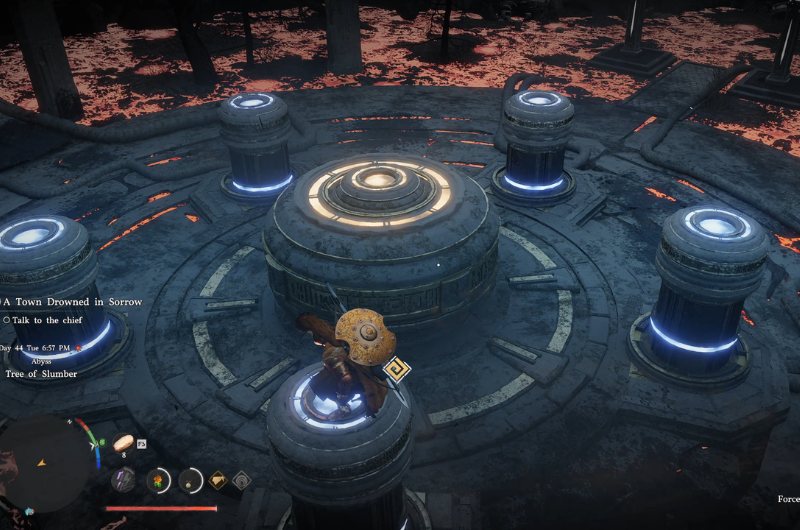Click the gray diamond spiral icon
The image size is (800, 530).
(x=241, y=481)
